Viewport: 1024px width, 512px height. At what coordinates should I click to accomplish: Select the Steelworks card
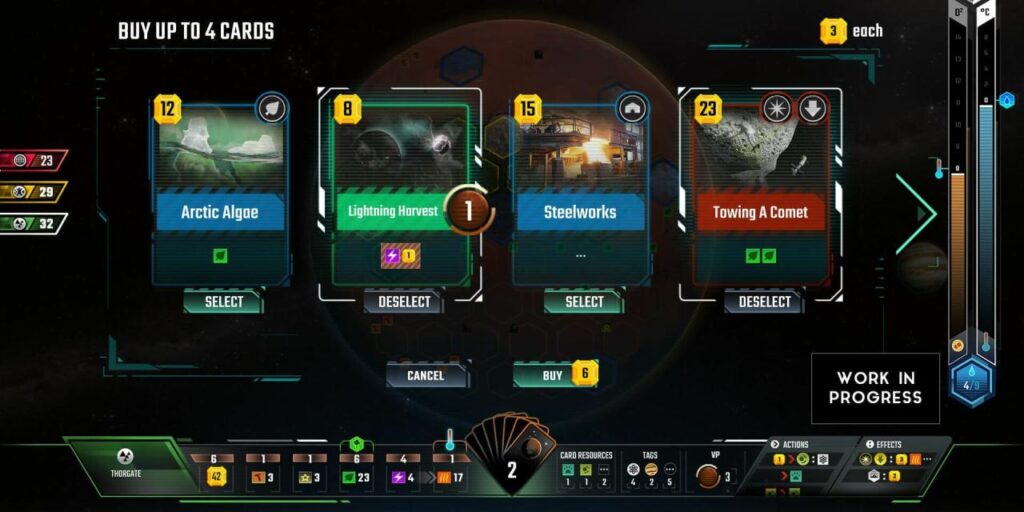(x=584, y=301)
